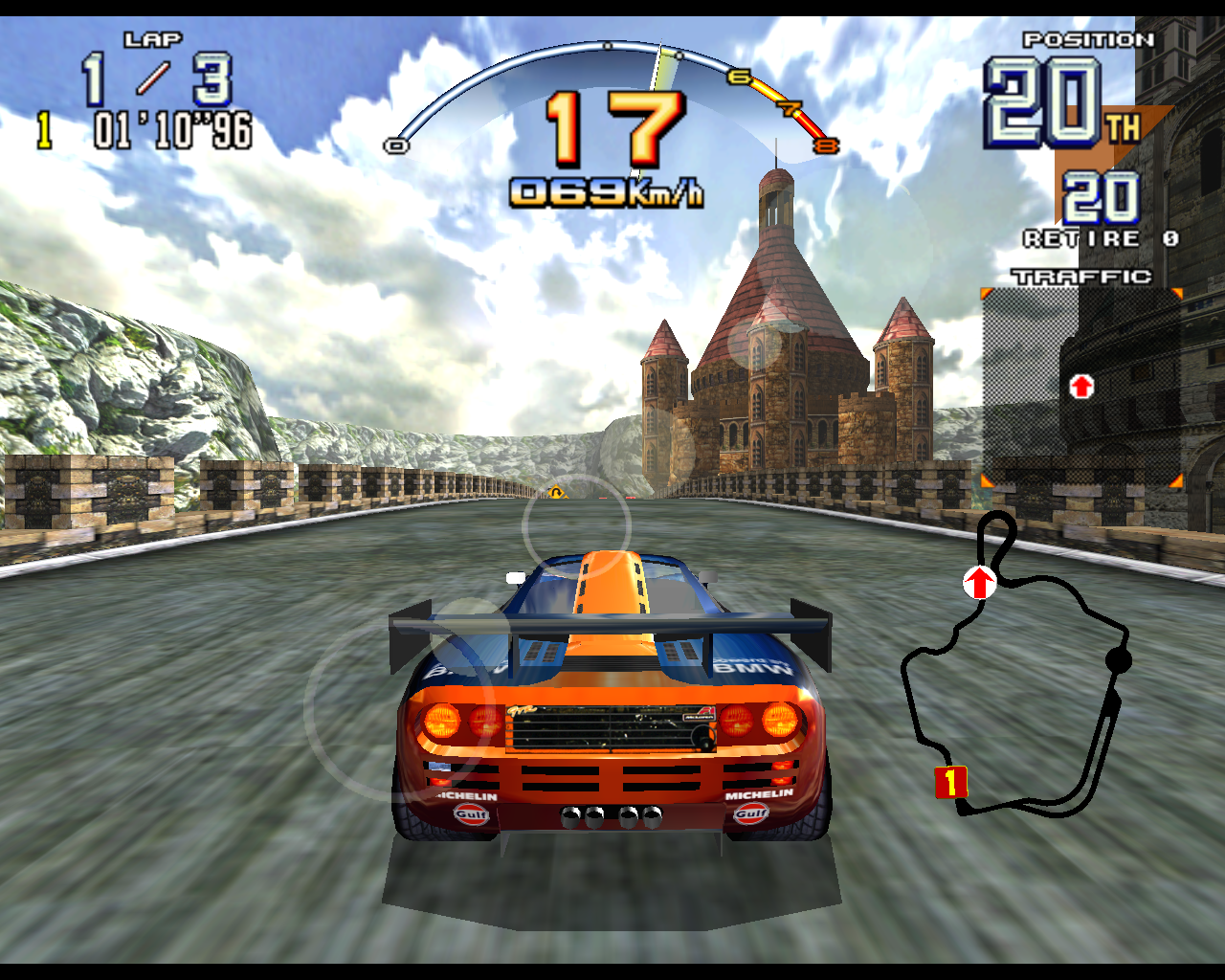This screenshot has height=980, width=1225.
Task: Click the red arrow marker on track map
Action: click(x=979, y=582)
